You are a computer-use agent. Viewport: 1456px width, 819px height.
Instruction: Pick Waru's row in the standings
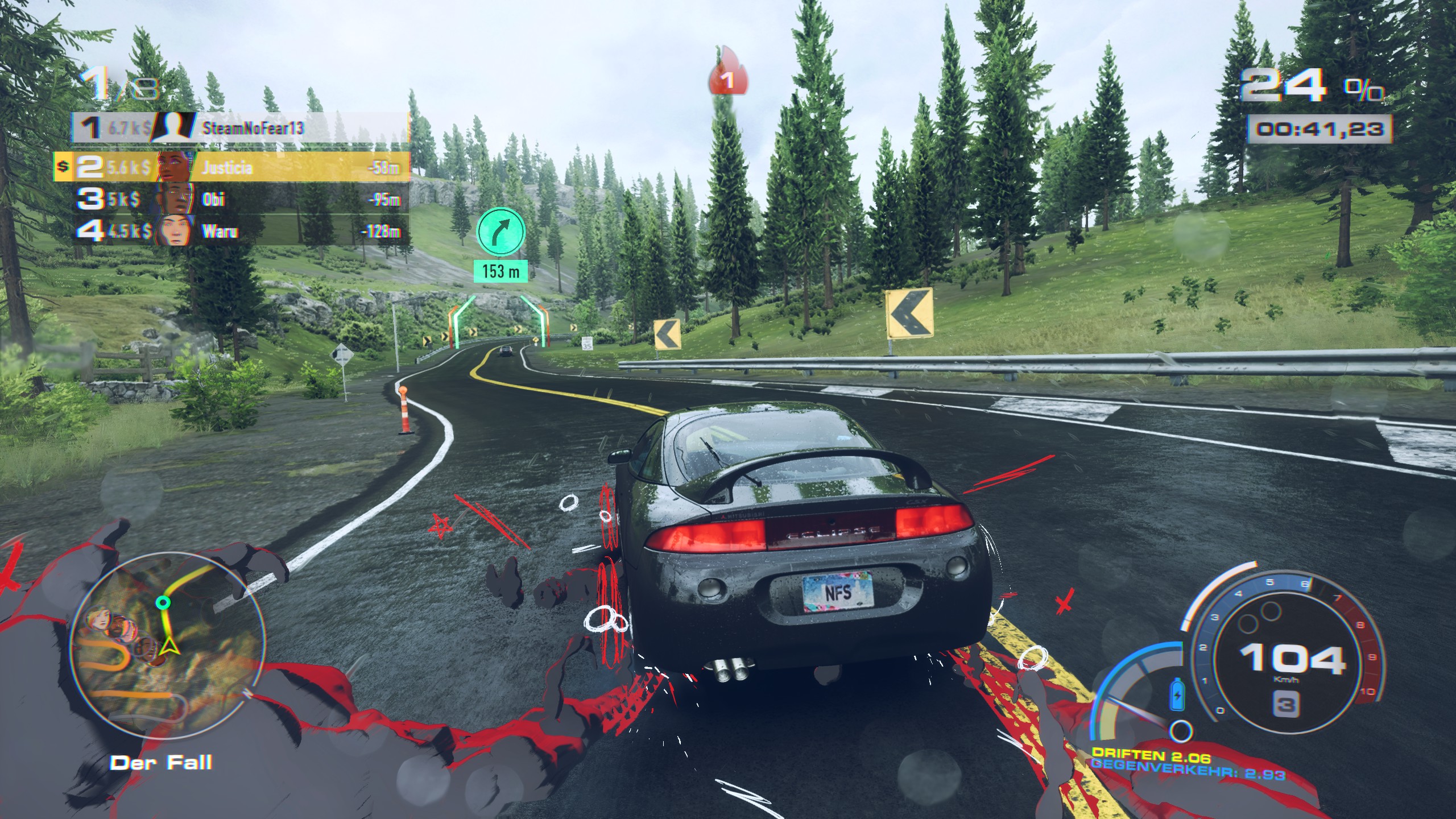[x=239, y=231]
